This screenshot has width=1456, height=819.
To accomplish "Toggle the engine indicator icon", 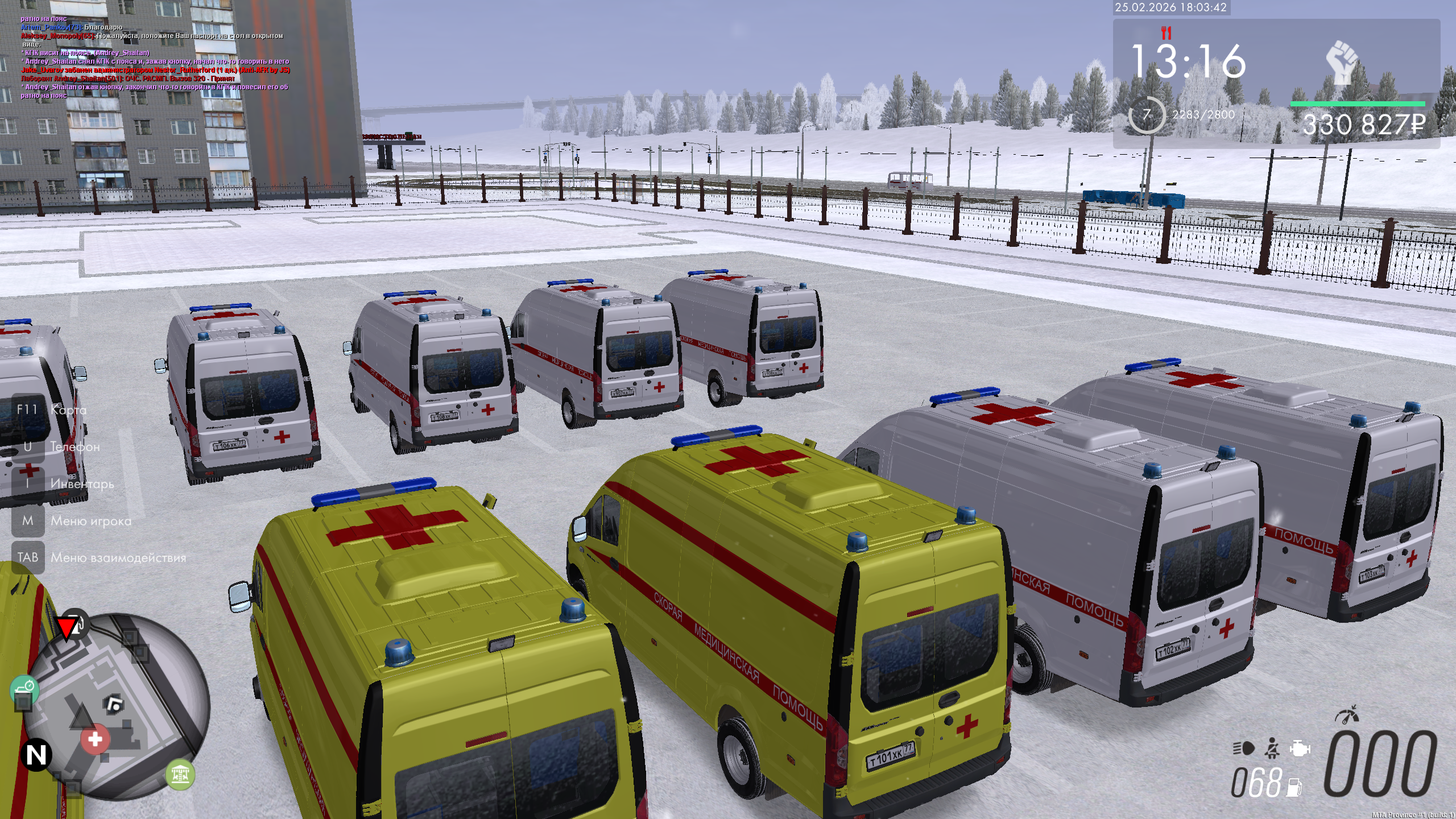I will (x=1300, y=748).
